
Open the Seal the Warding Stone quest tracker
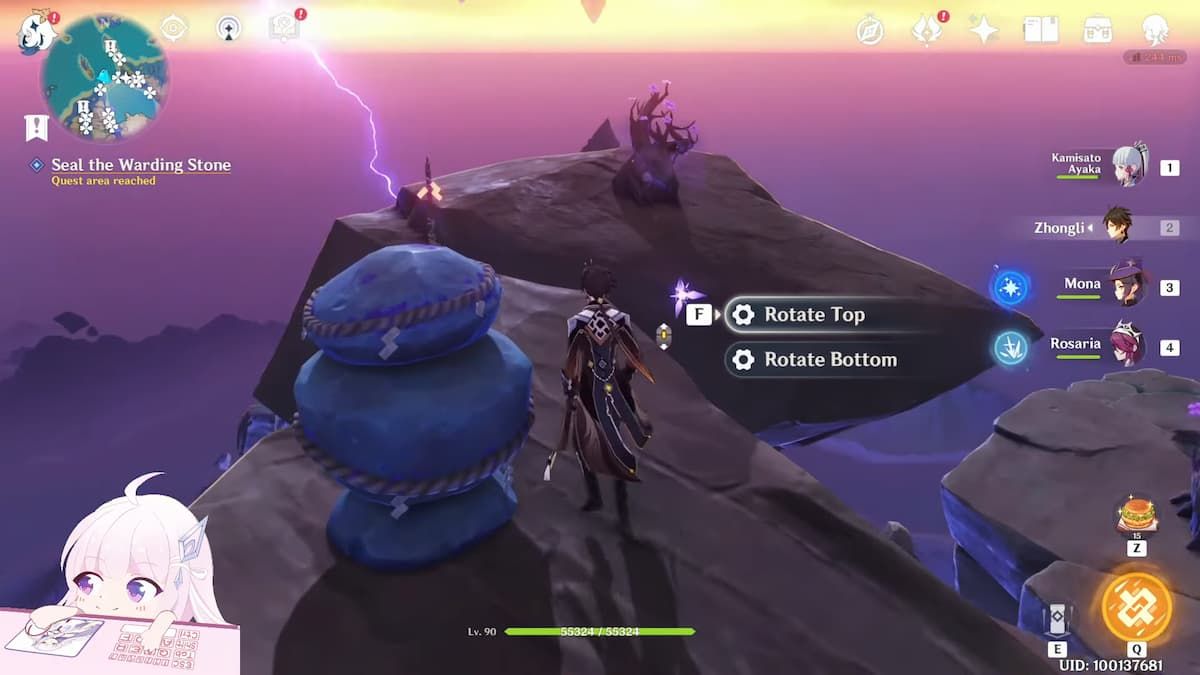pyautogui.click(x=140, y=165)
